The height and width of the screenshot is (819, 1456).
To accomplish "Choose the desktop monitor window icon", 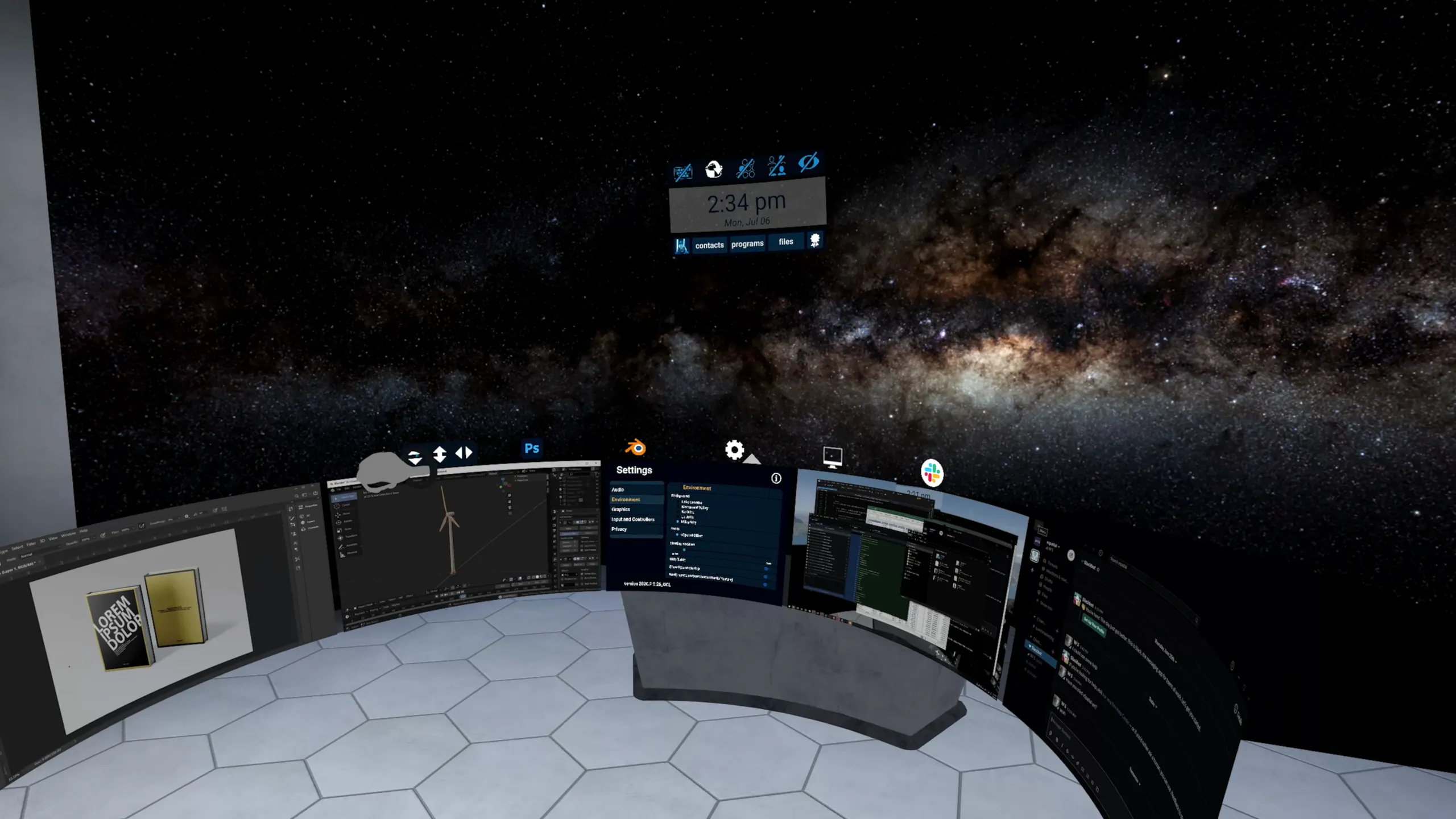I will (833, 457).
